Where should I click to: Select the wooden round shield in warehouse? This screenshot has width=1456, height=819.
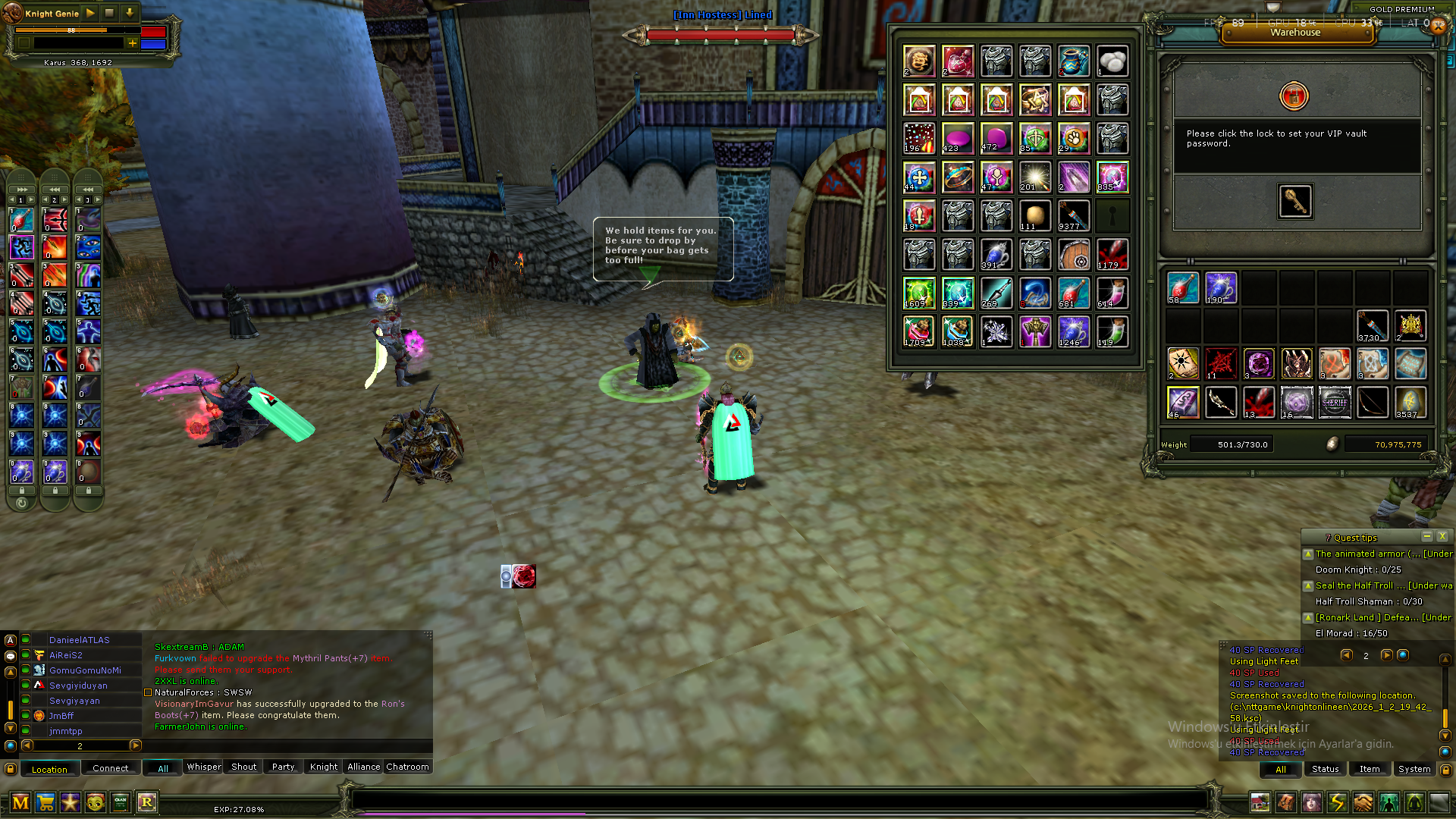tap(1074, 255)
